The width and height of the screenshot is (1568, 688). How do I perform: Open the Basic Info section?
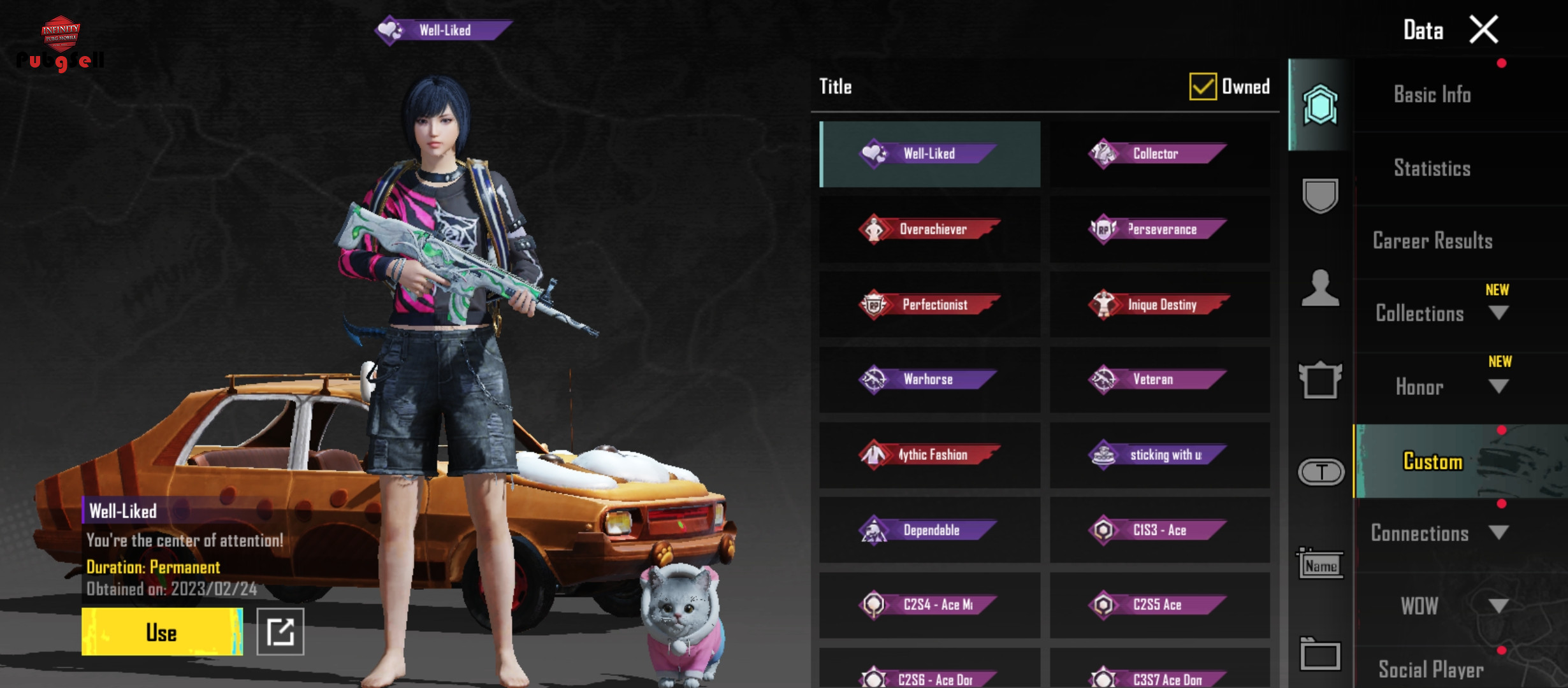[x=1432, y=95]
